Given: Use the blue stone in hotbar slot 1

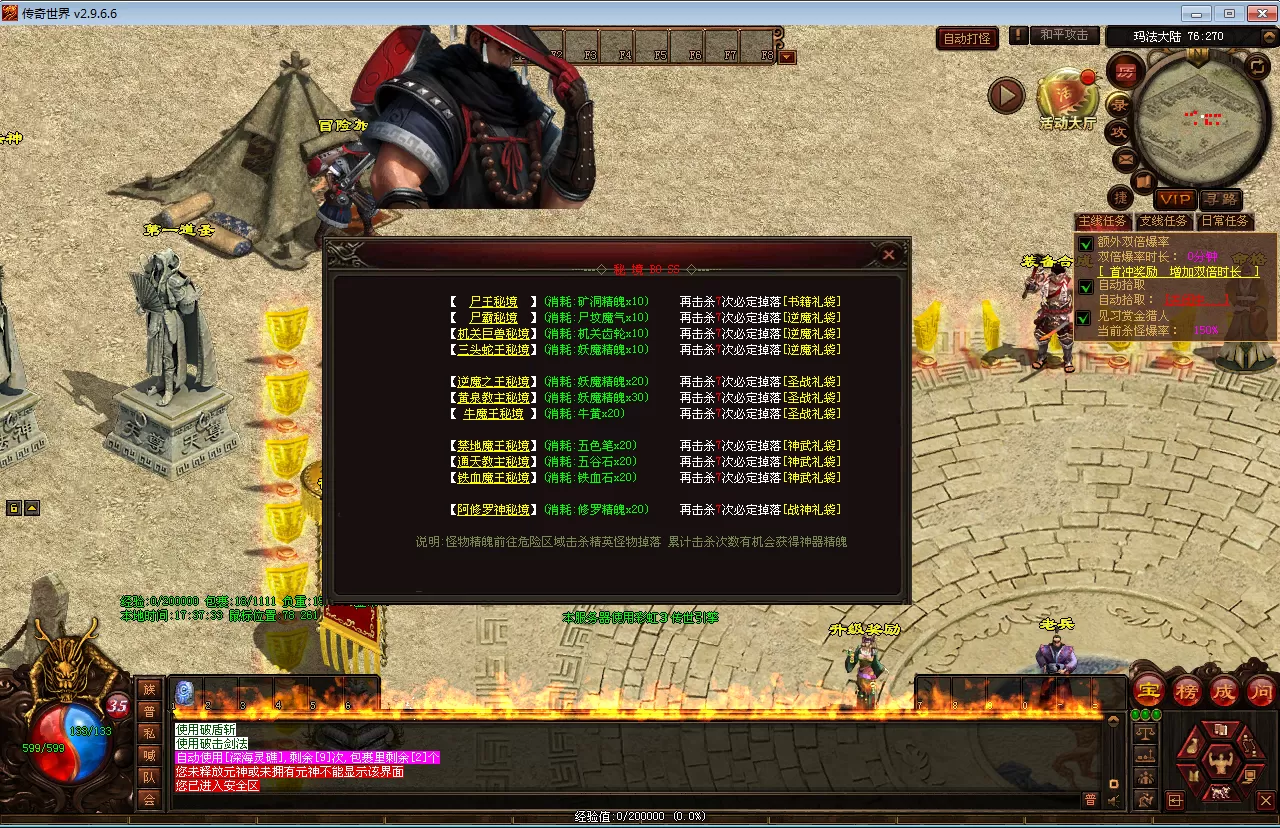Looking at the screenshot, I should coord(184,692).
